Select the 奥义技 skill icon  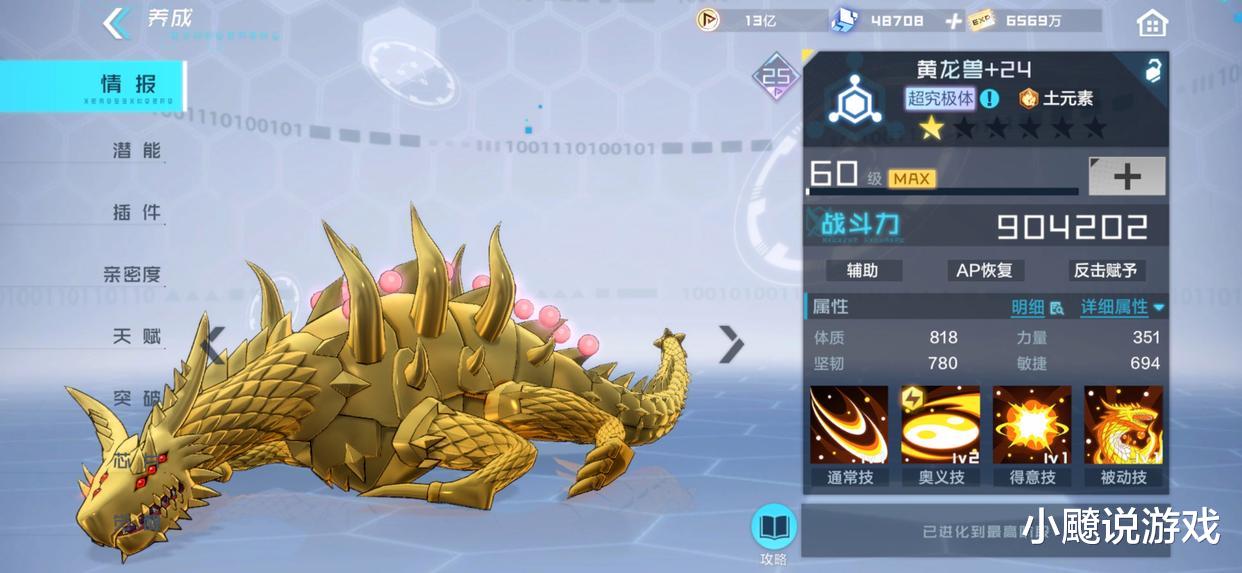click(941, 425)
